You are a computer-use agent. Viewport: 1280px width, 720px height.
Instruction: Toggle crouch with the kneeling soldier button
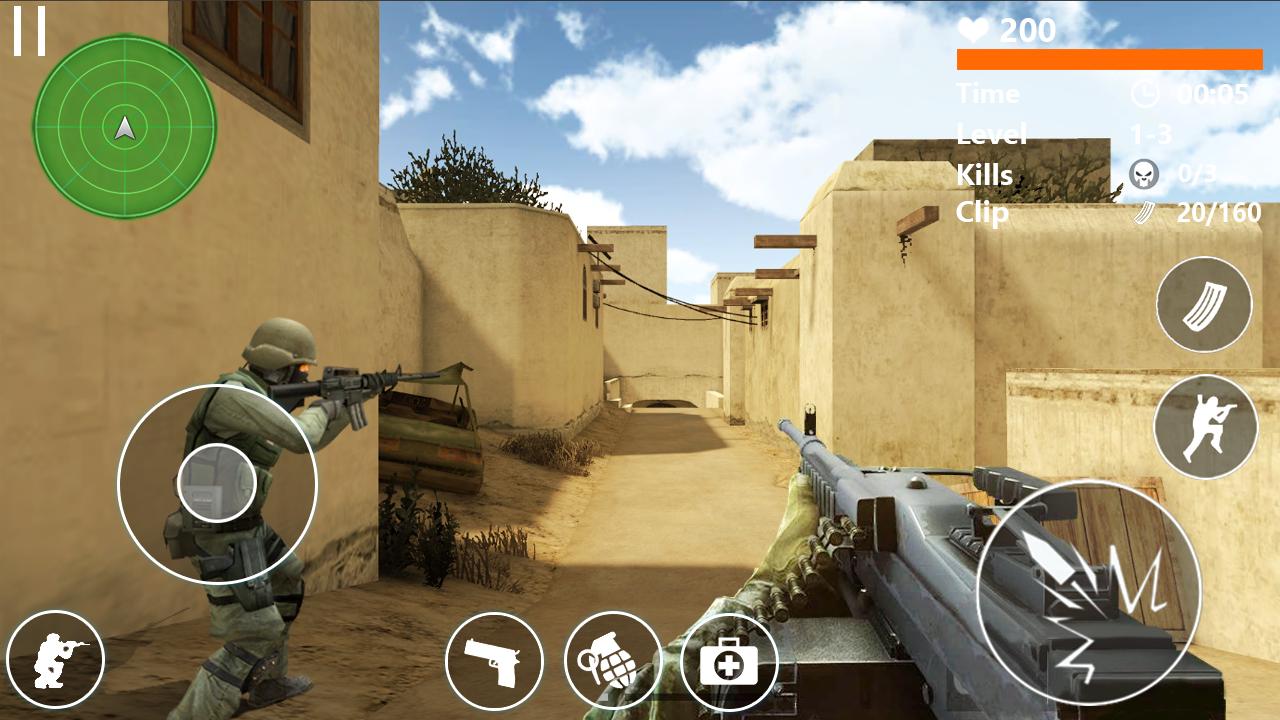click(55, 660)
